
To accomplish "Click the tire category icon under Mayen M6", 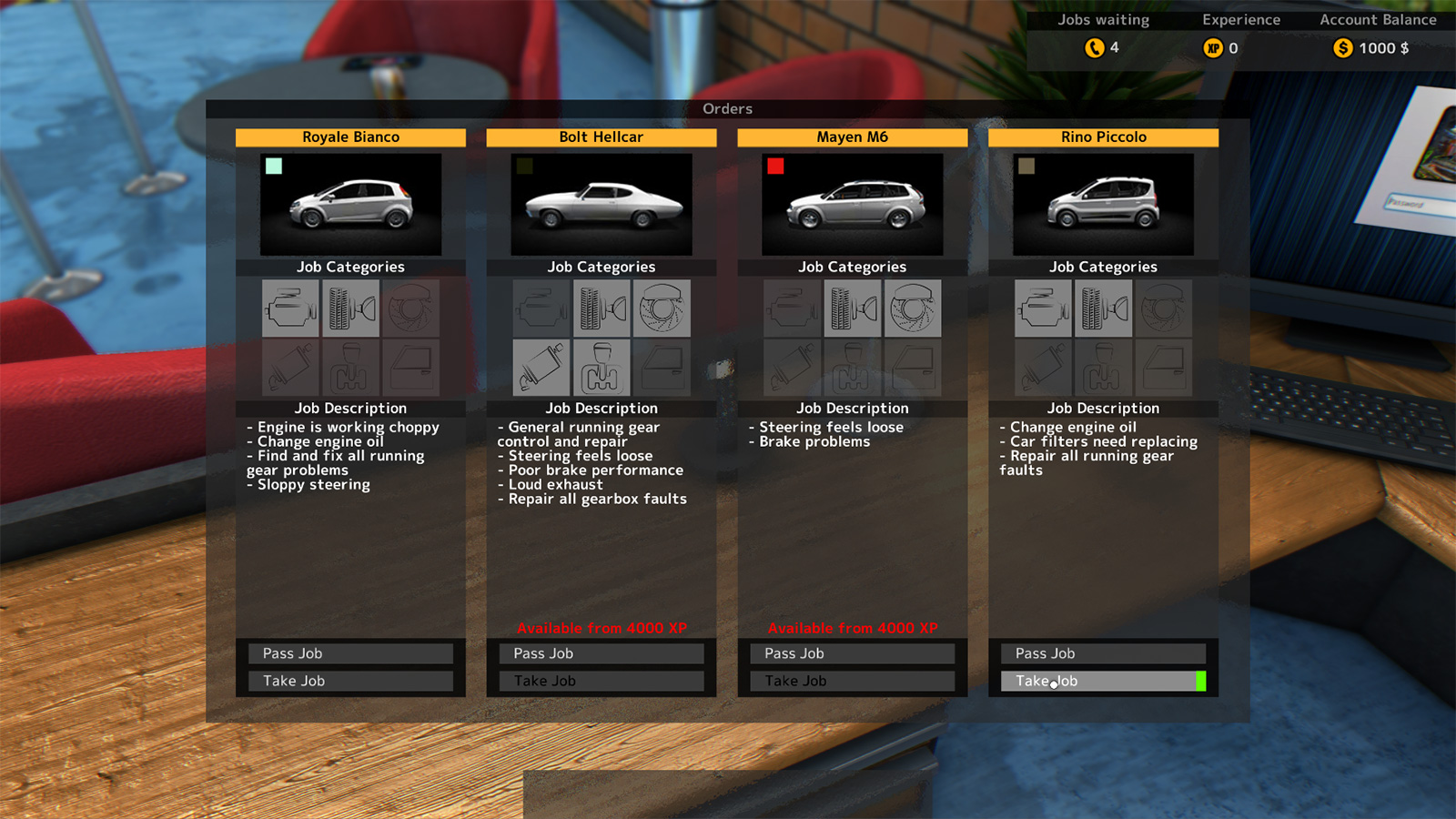I will 853,308.
